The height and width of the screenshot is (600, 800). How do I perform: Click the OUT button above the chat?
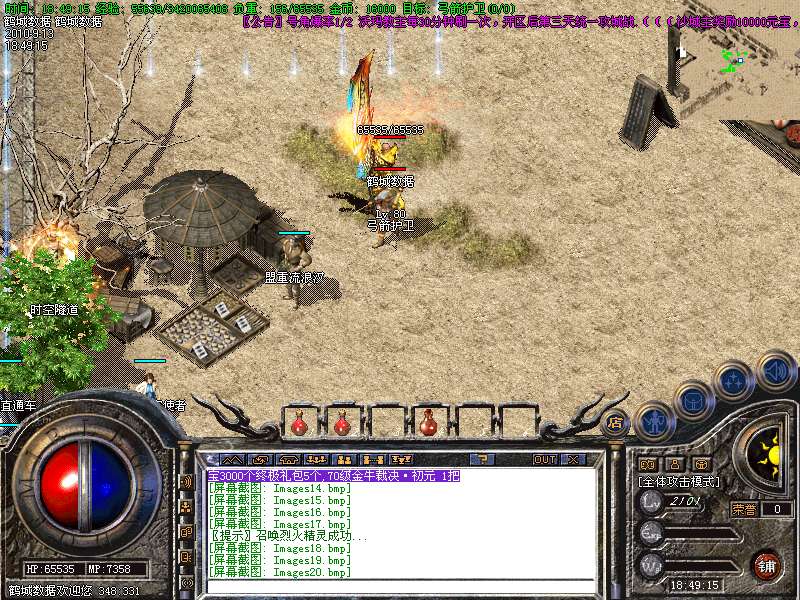[x=544, y=459]
